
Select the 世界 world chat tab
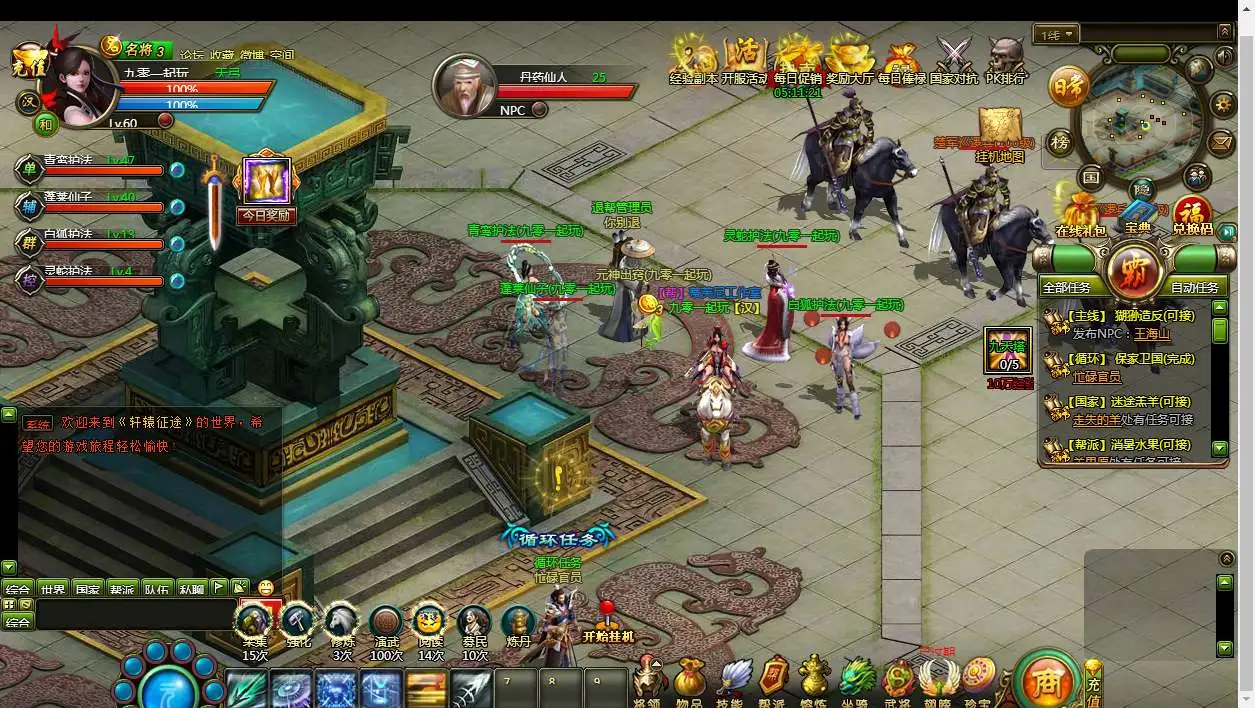[53, 589]
